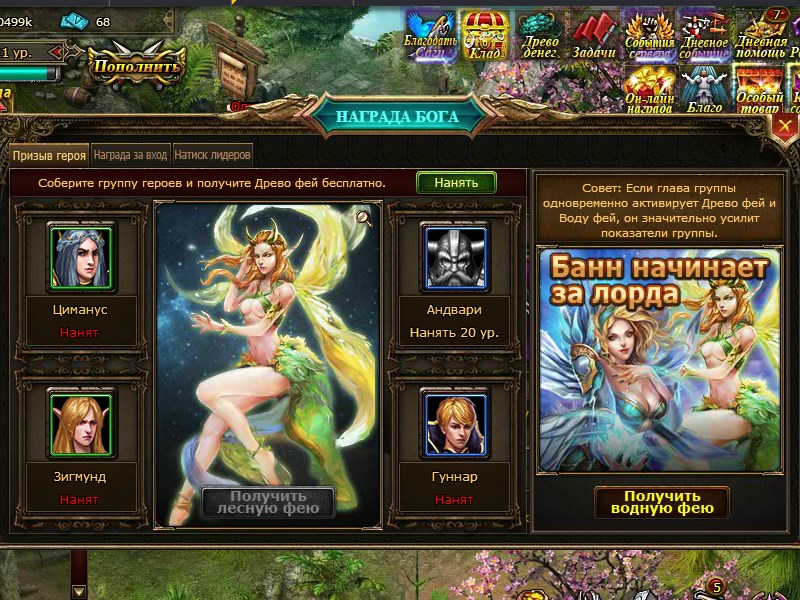Viewport: 800px width, 600px height.
Task: Click the Пополнить recharge button
Action: coord(137,67)
